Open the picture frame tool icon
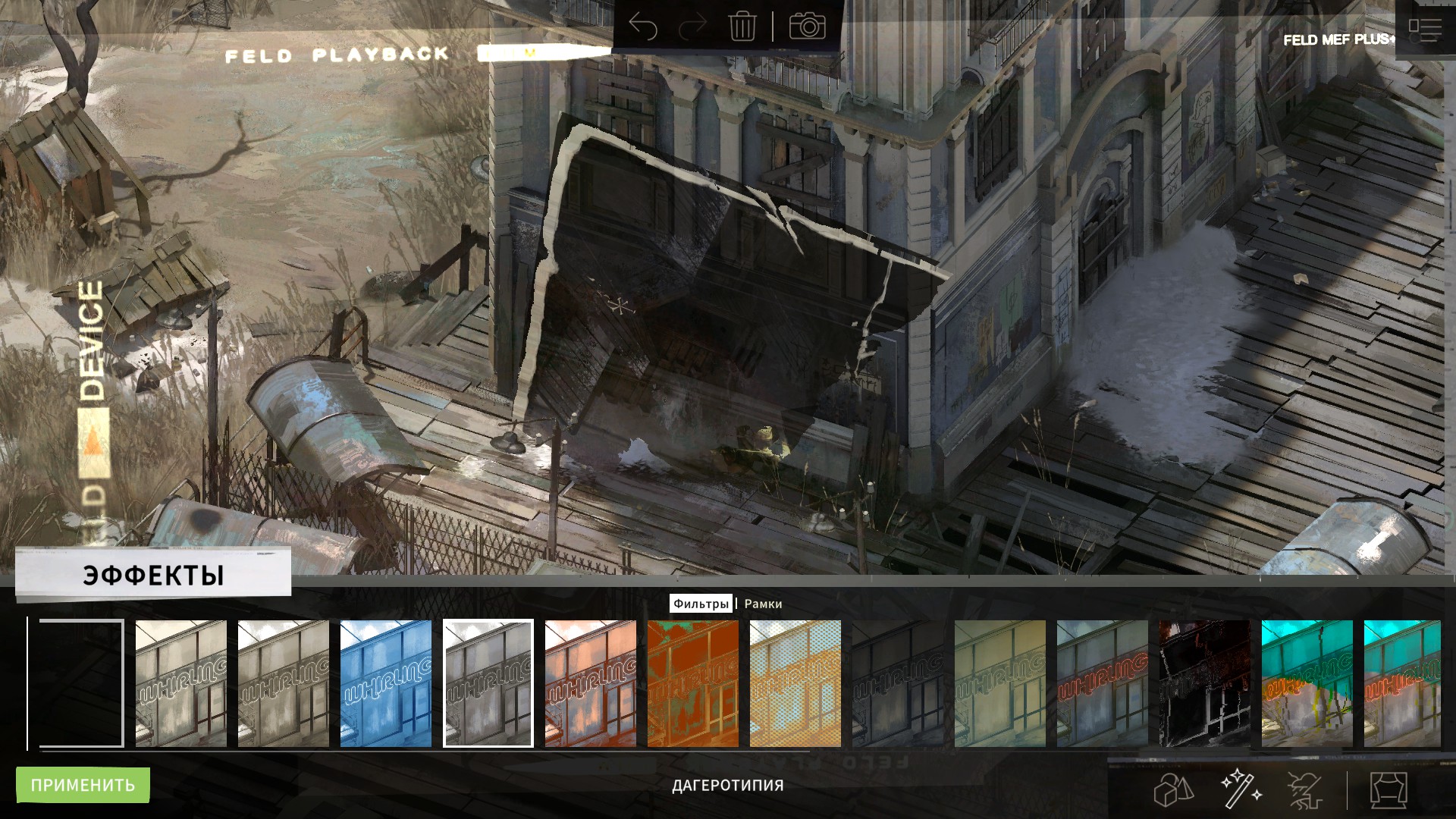The image size is (1456, 819). point(1389,789)
